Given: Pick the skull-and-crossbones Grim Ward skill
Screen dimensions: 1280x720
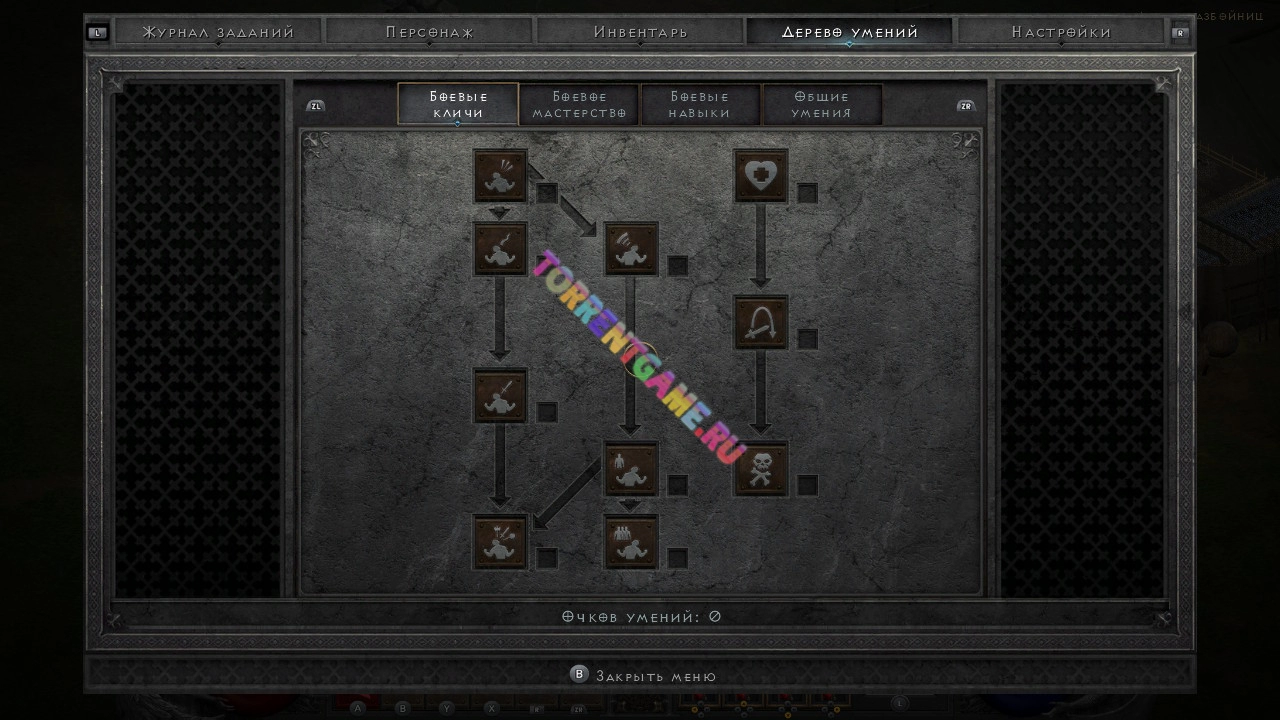Looking at the screenshot, I should [x=761, y=468].
